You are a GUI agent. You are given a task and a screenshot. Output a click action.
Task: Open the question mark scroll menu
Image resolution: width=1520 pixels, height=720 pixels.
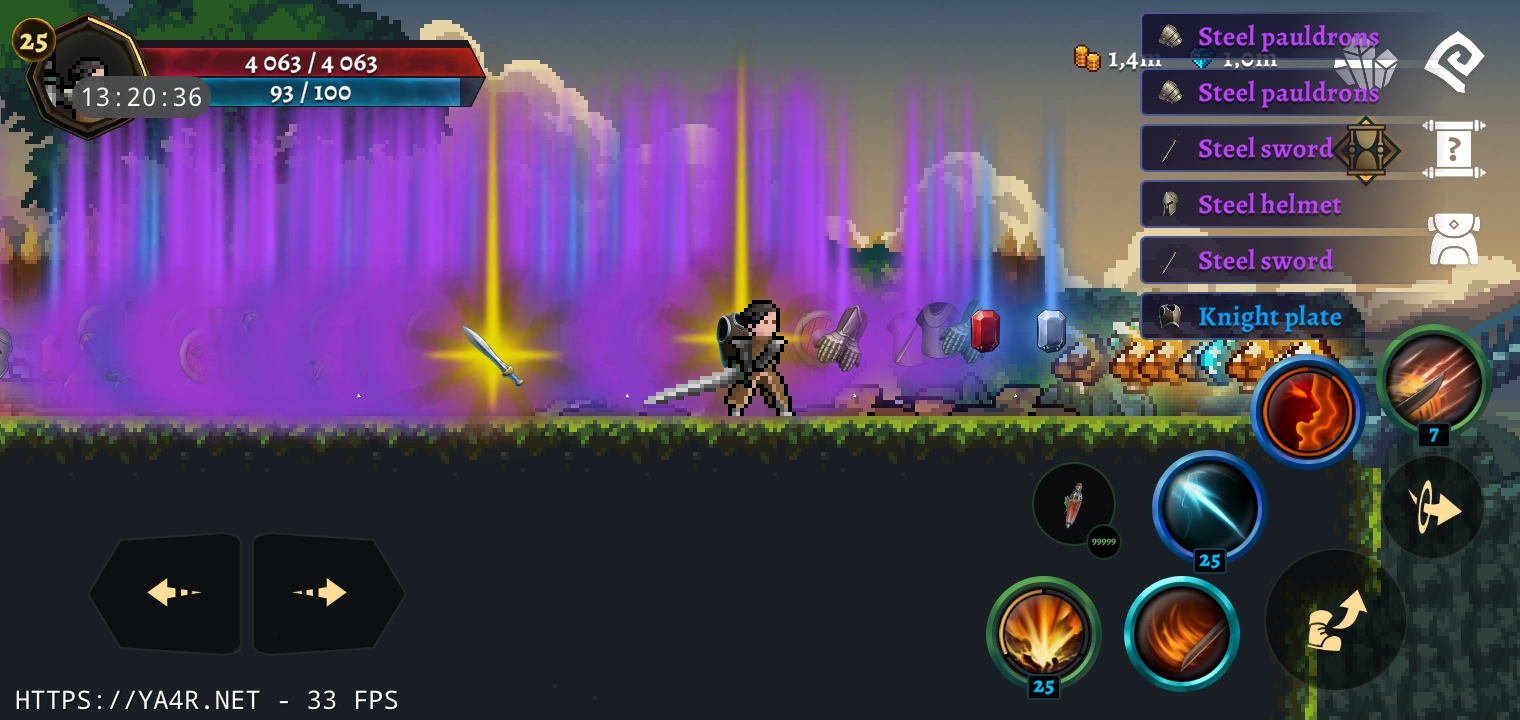tap(1453, 150)
